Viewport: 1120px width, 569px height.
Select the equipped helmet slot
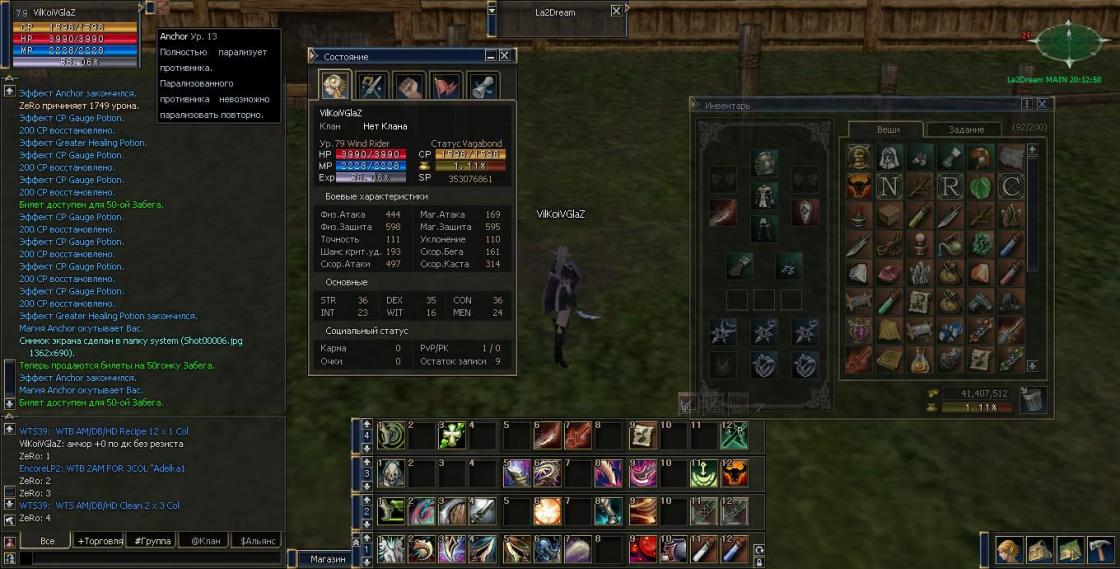pyautogui.click(x=764, y=163)
